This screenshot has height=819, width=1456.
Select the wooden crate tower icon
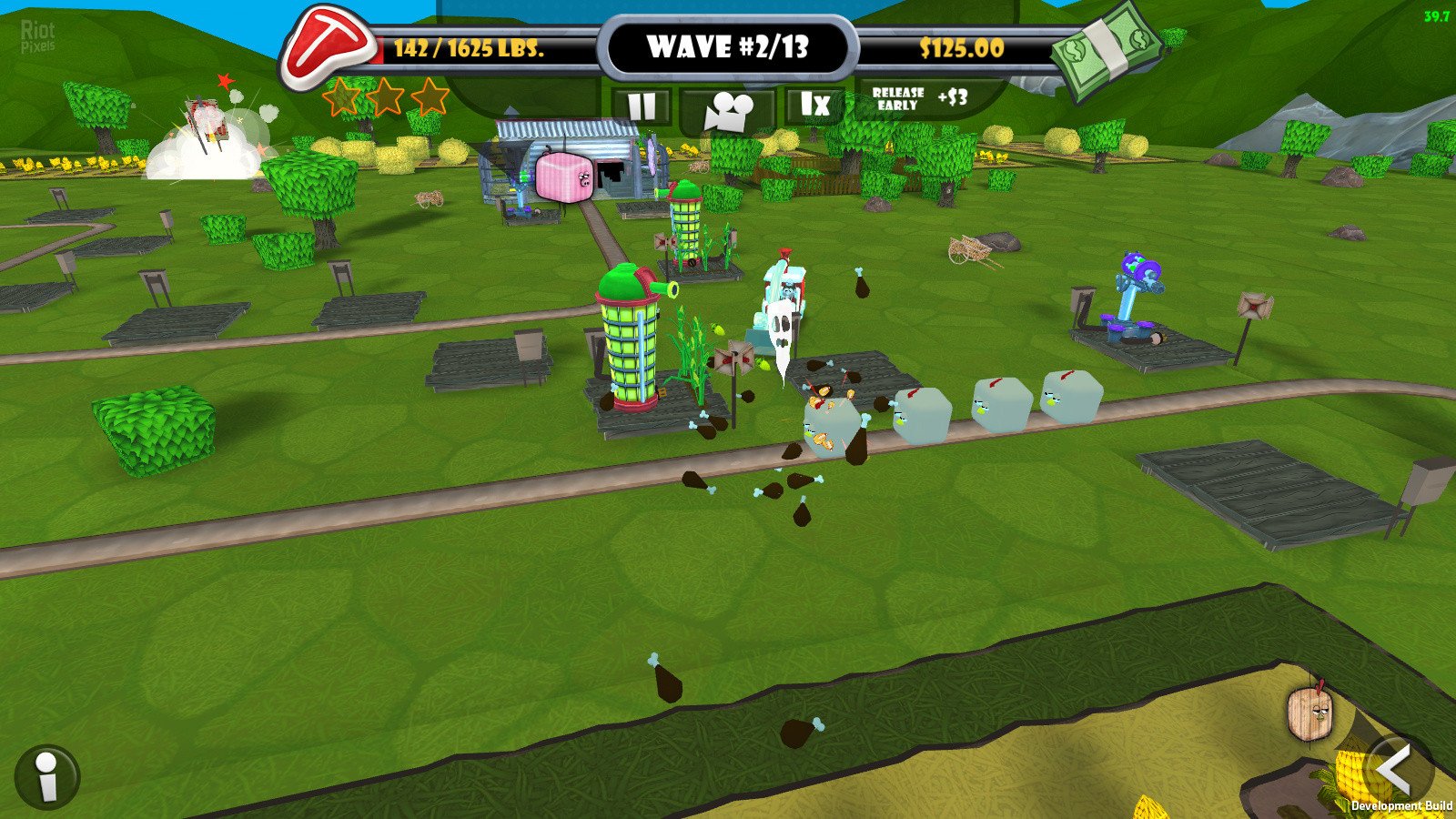pos(1309,713)
